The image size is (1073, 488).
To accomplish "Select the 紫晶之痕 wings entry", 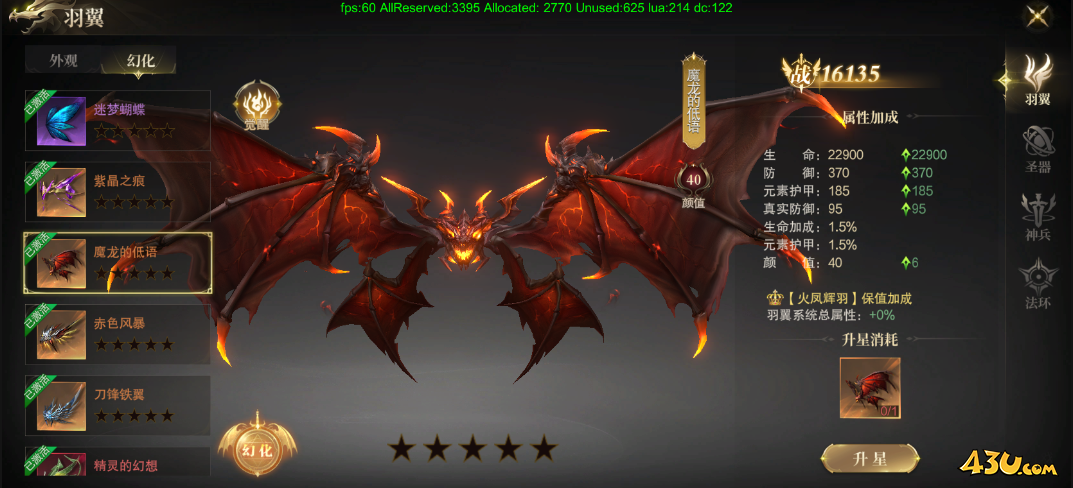I will click(117, 191).
